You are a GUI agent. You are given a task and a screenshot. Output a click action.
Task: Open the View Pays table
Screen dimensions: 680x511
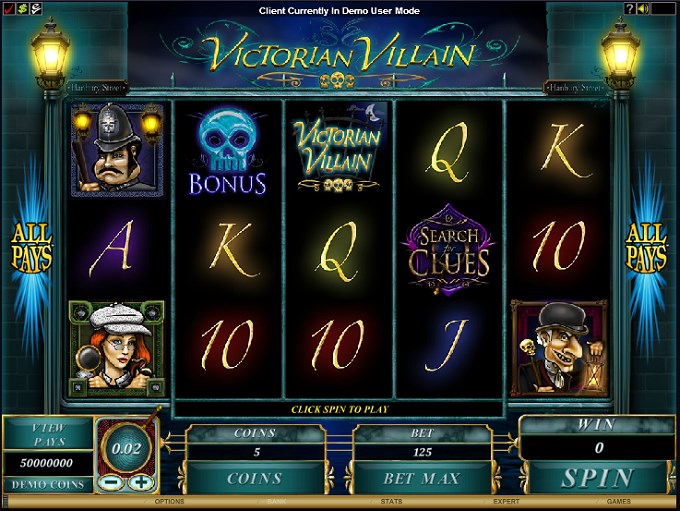coord(48,432)
